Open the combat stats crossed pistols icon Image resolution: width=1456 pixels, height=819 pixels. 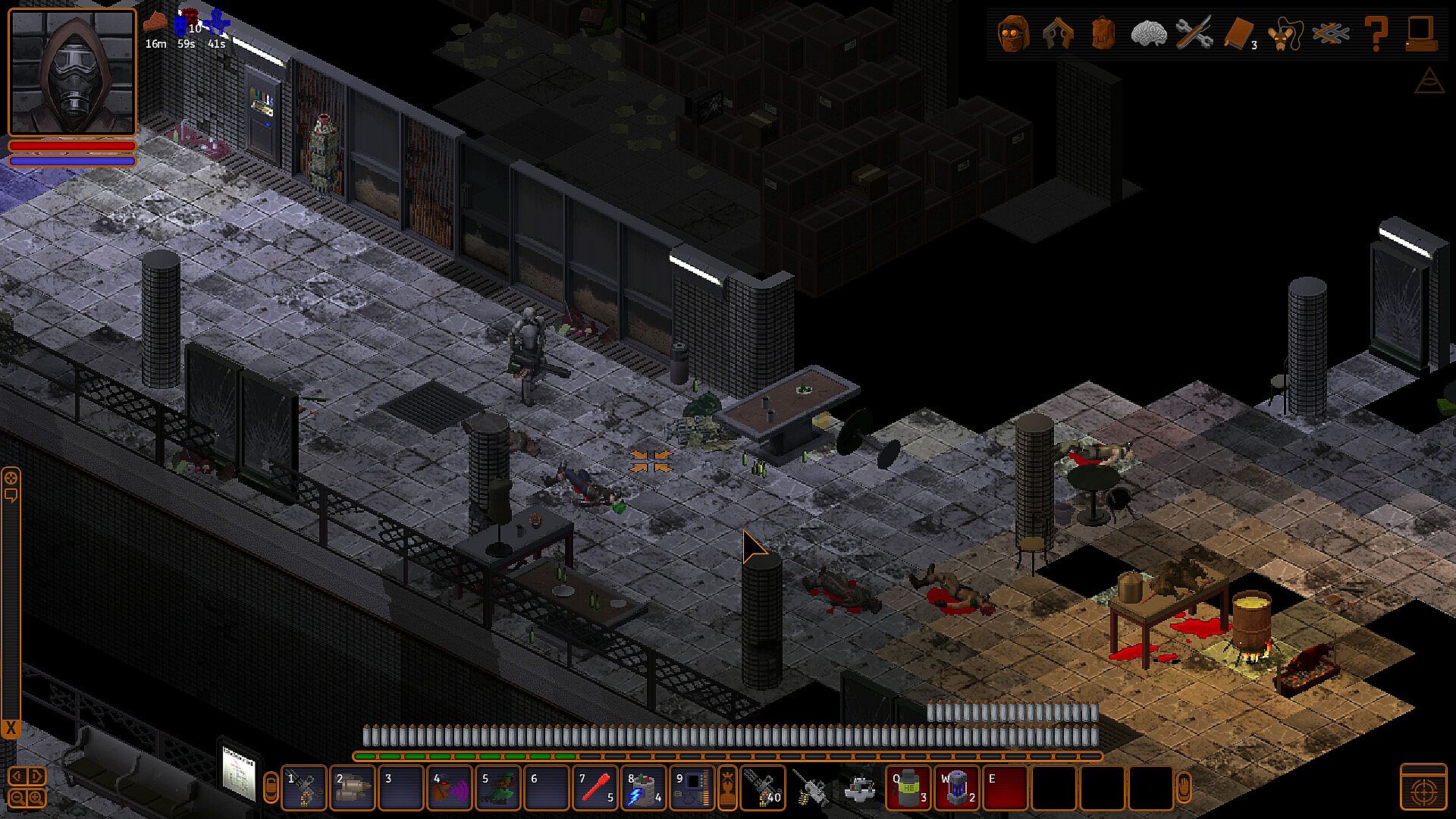[1058, 33]
